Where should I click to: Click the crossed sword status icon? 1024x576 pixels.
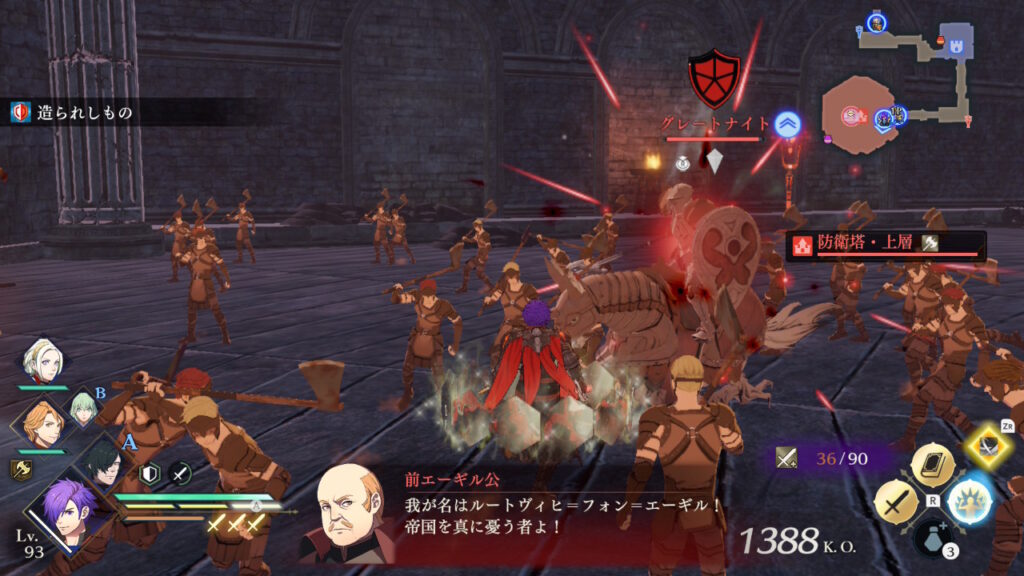coord(180,473)
